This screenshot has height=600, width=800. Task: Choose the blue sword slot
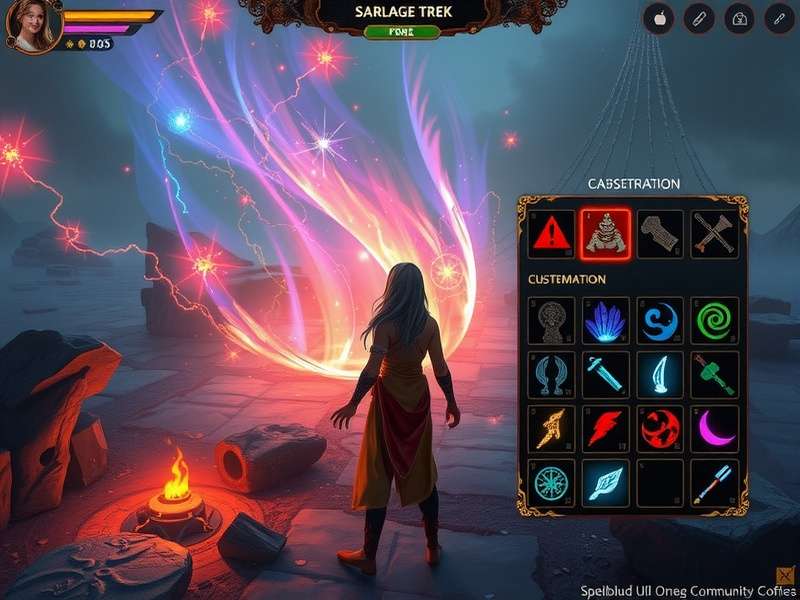coord(605,375)
